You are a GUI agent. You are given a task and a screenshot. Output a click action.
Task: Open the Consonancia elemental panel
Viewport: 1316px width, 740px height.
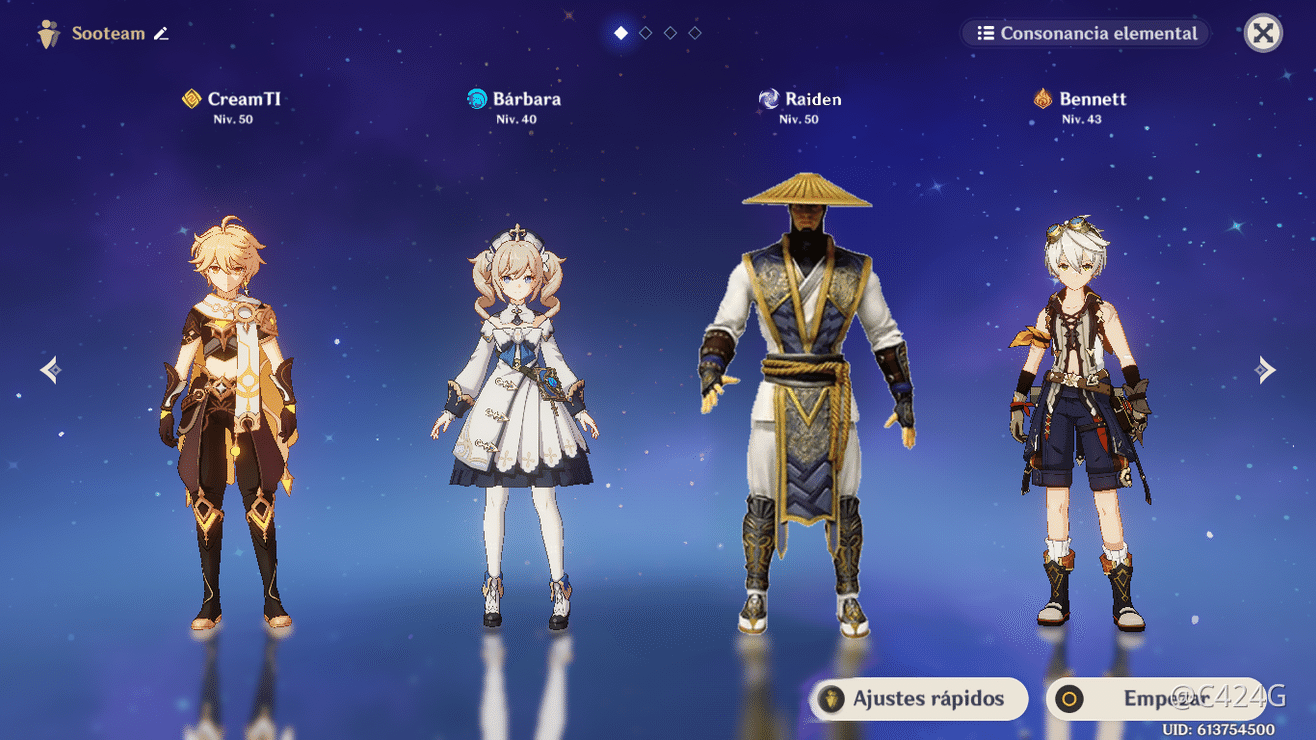tap(1086, 33)
